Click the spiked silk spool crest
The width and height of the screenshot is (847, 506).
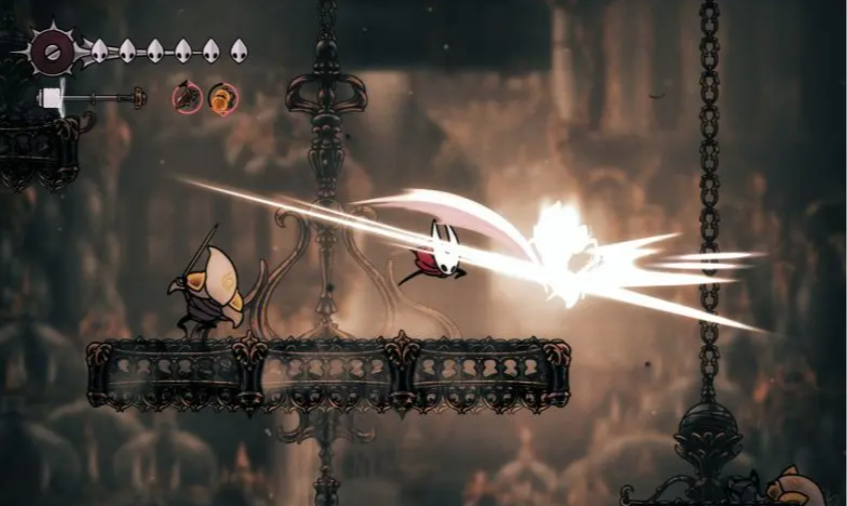51,48
